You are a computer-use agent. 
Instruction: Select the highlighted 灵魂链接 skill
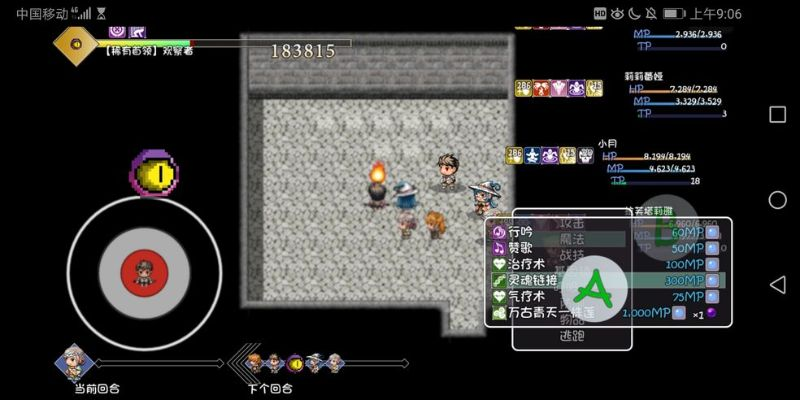(532, 281)
